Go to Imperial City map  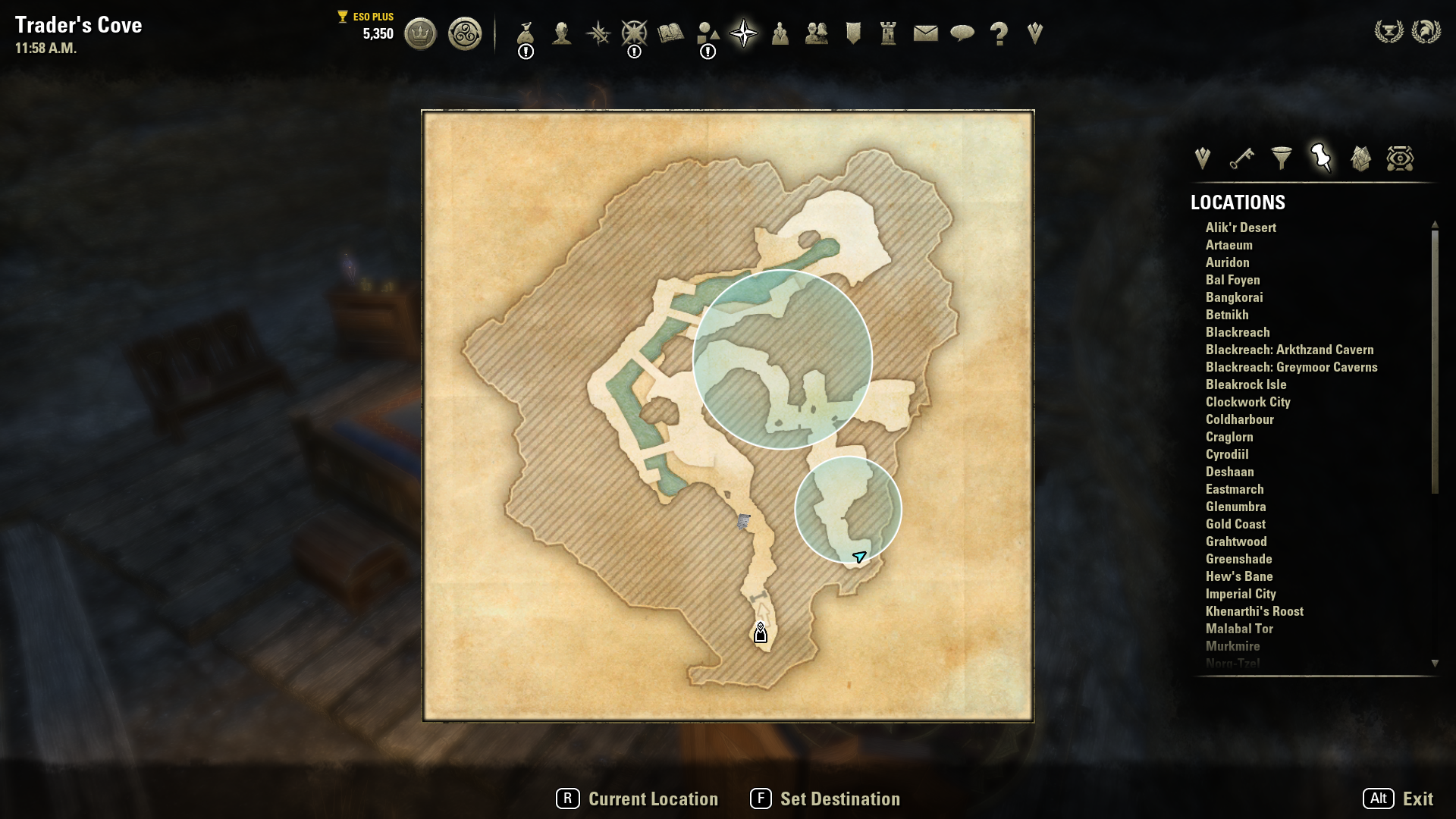pos(1241,594)
